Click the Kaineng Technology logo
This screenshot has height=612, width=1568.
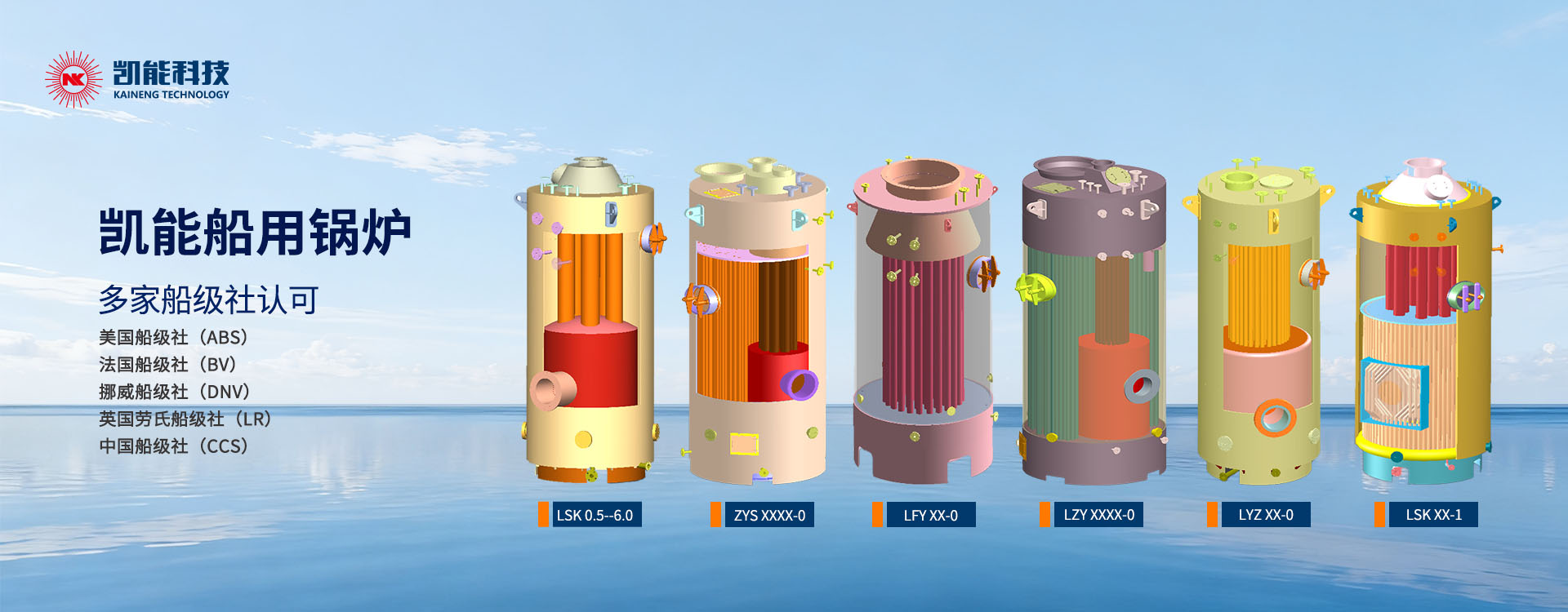137,79
